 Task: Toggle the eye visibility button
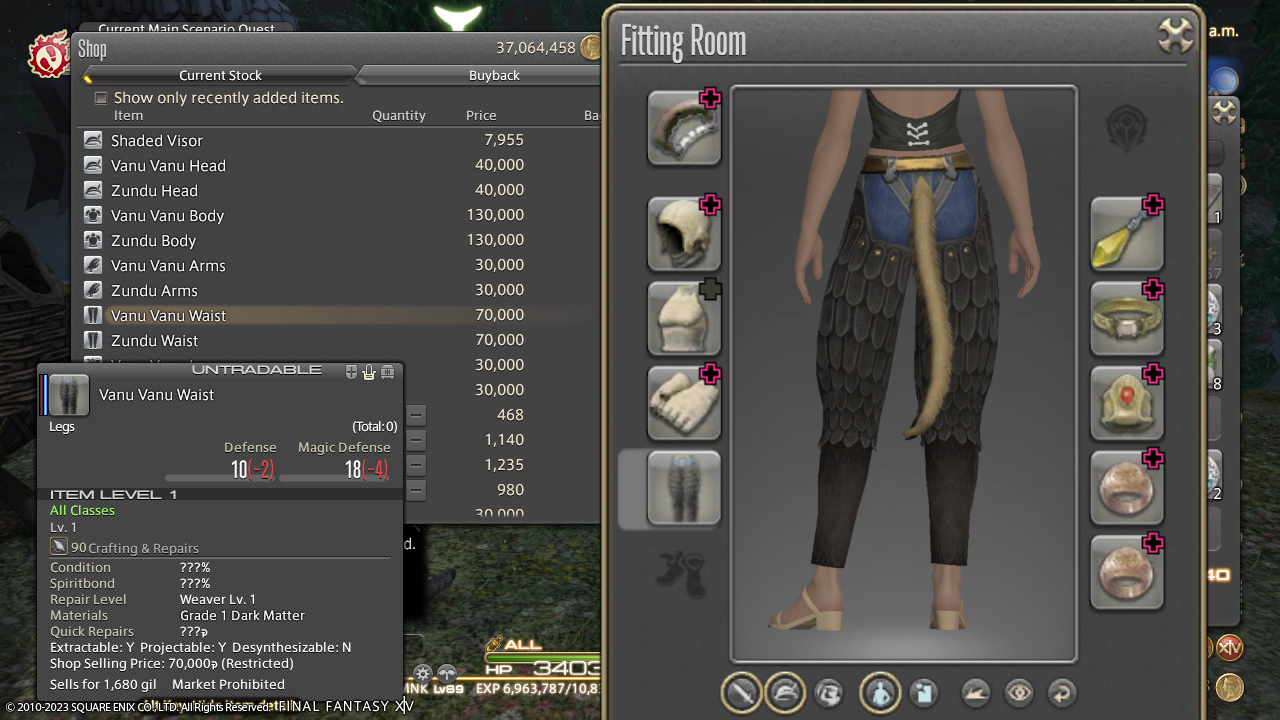1019,692
